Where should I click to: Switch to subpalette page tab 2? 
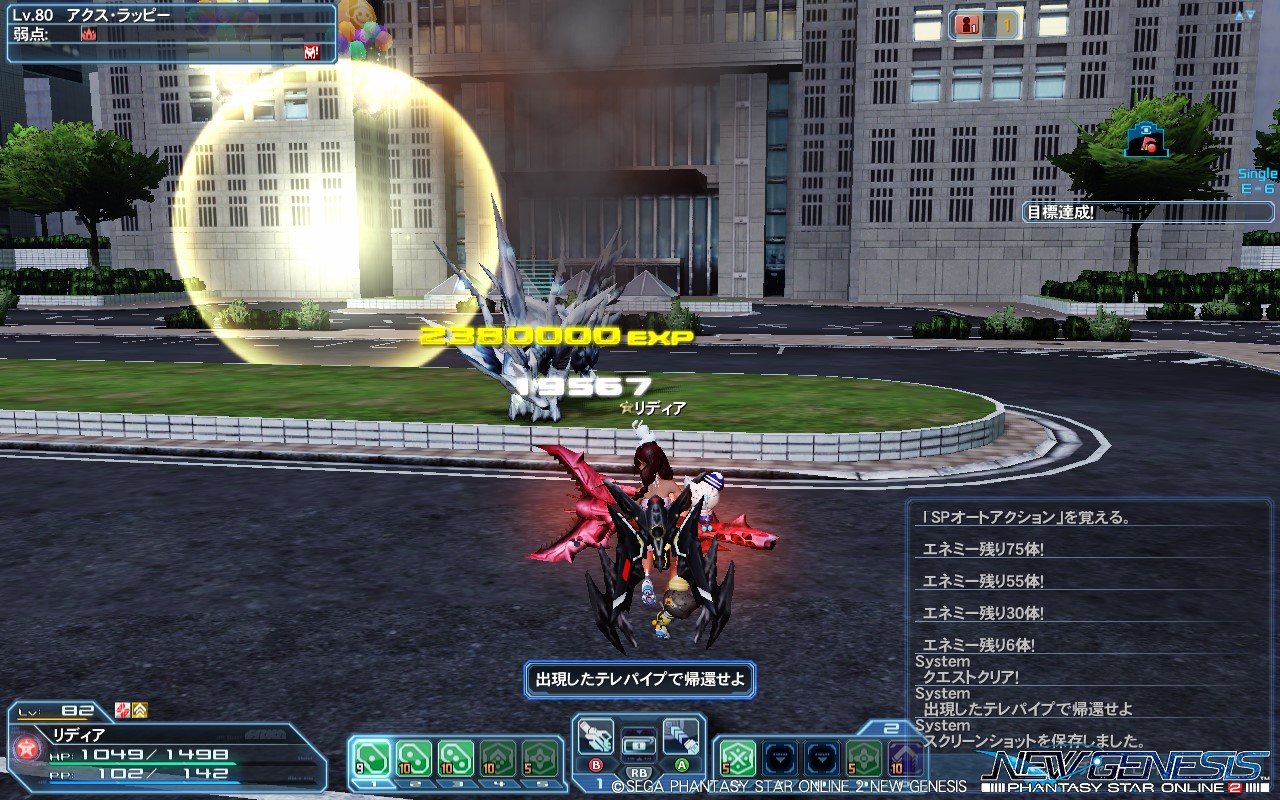click(x=891, y=728)
